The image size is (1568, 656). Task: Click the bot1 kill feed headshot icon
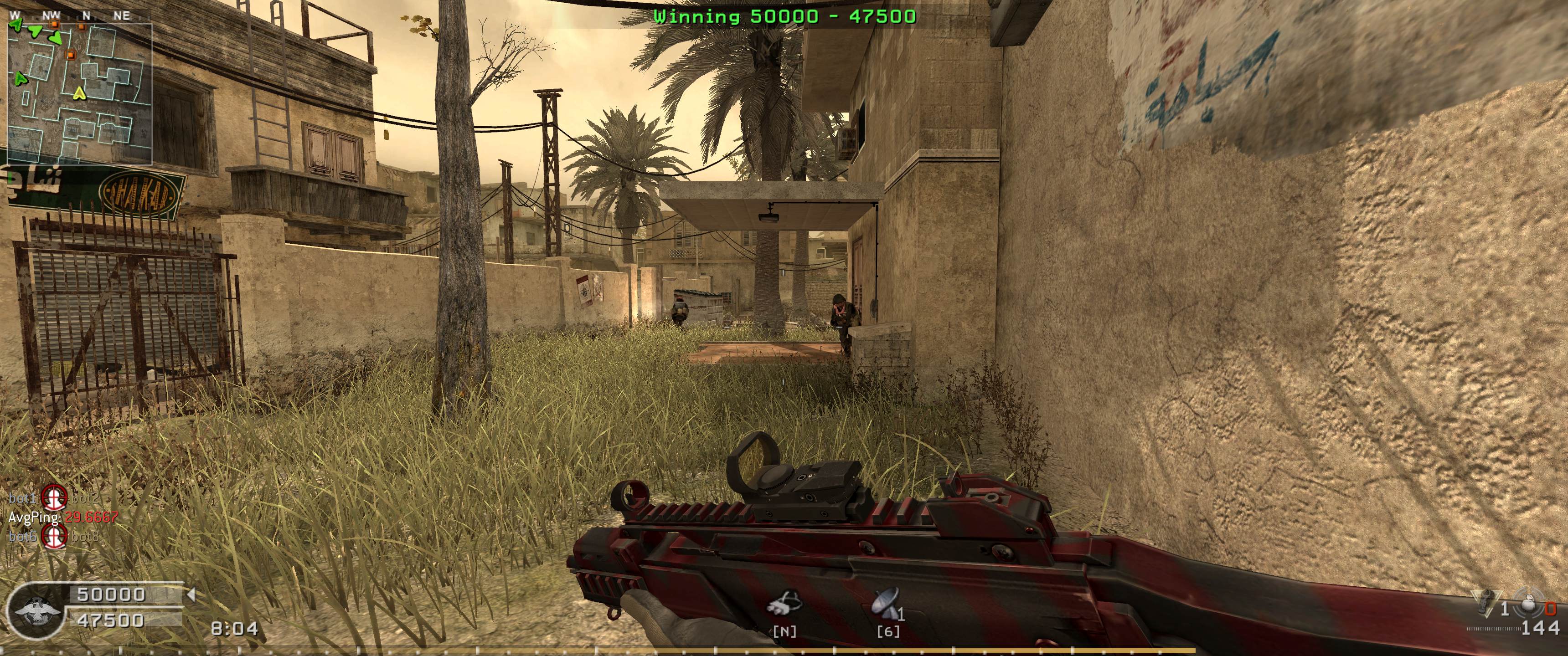point(55,498)
